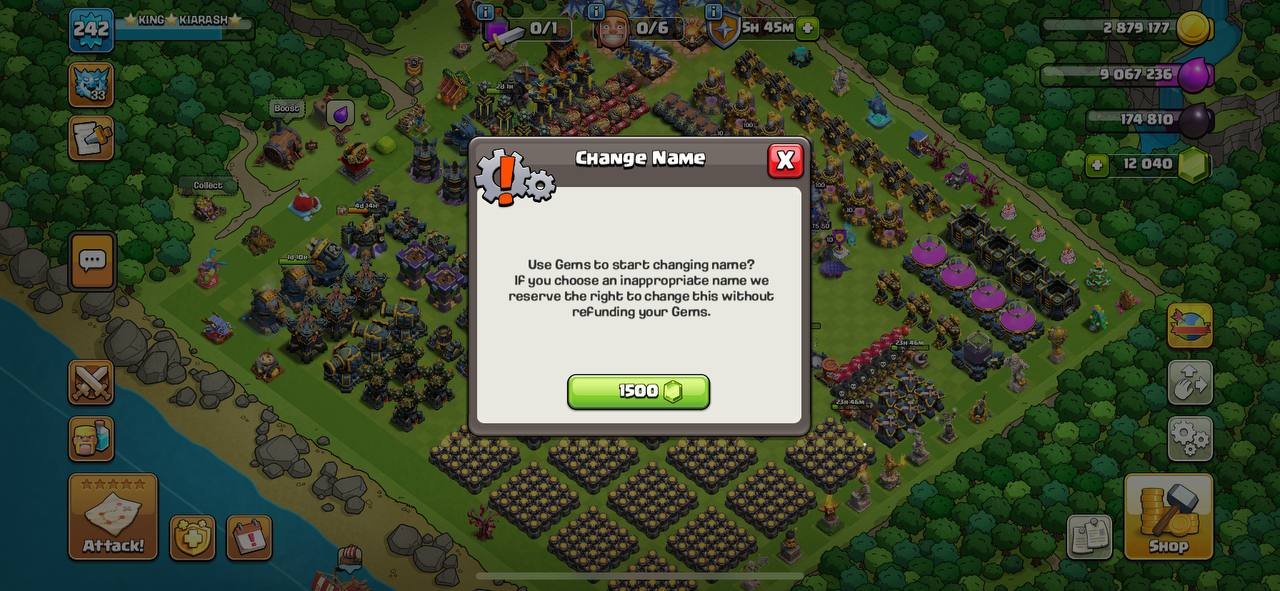Buy more gems via the green plus
Image resolution: width=1280 pixels, height=591 pixels.
(x=1097, y=165)
